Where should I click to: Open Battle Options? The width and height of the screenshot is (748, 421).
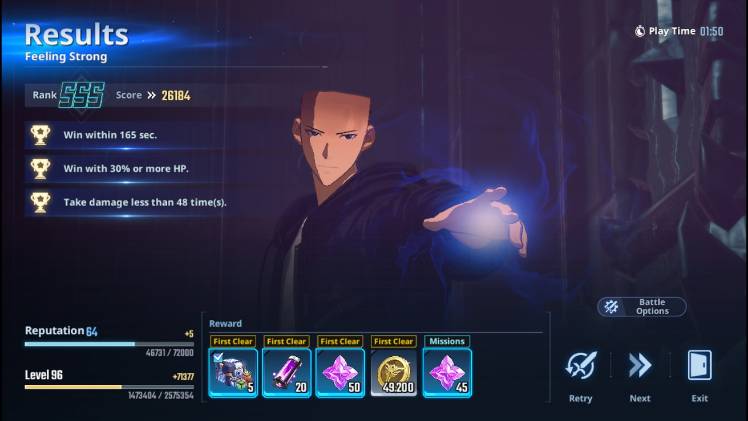[x=642, y=307]
